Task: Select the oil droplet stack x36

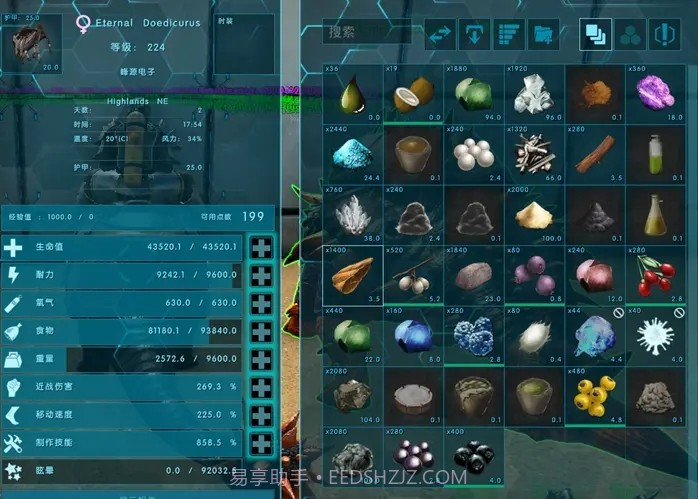Action: pos(353,95)
